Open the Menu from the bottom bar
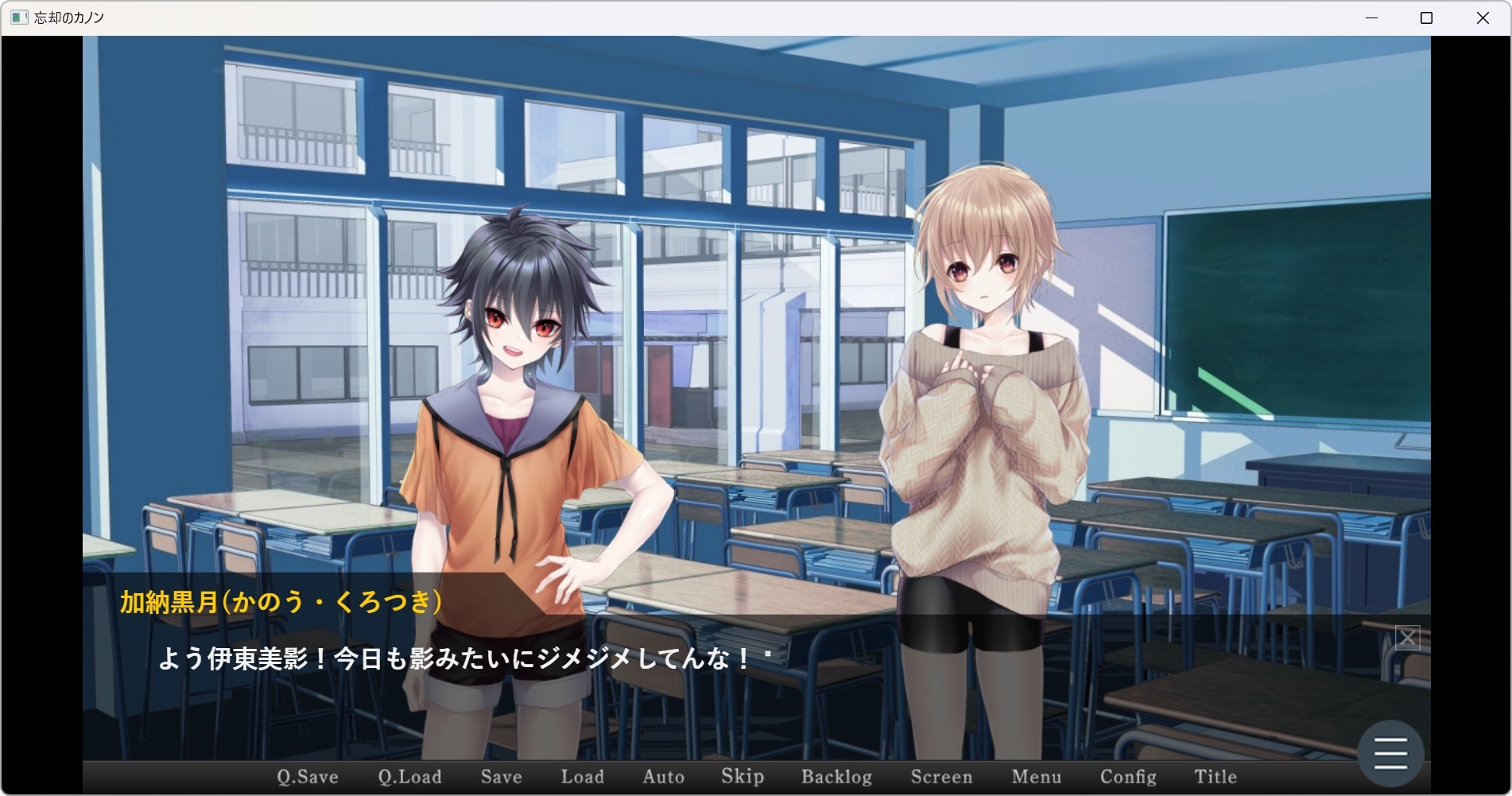Viewport: 1512px width, 796px height. click(1036, 777)
